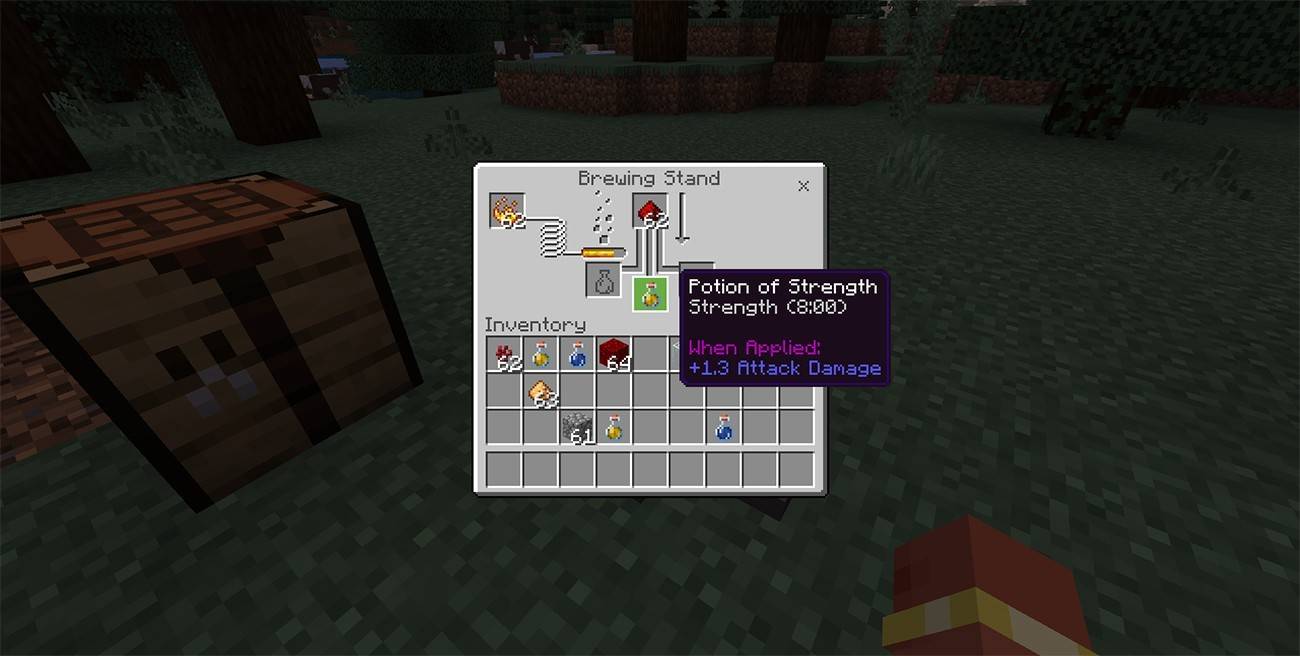This screenshot has height=656, width=1300.
Task: Select the redstone block stack of 64
Action: [x=614, y=354]
